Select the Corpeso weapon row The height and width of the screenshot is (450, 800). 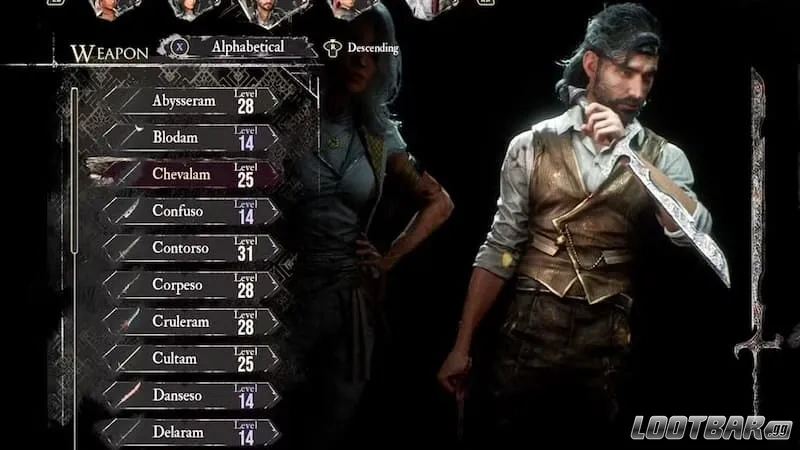point(190,285)
